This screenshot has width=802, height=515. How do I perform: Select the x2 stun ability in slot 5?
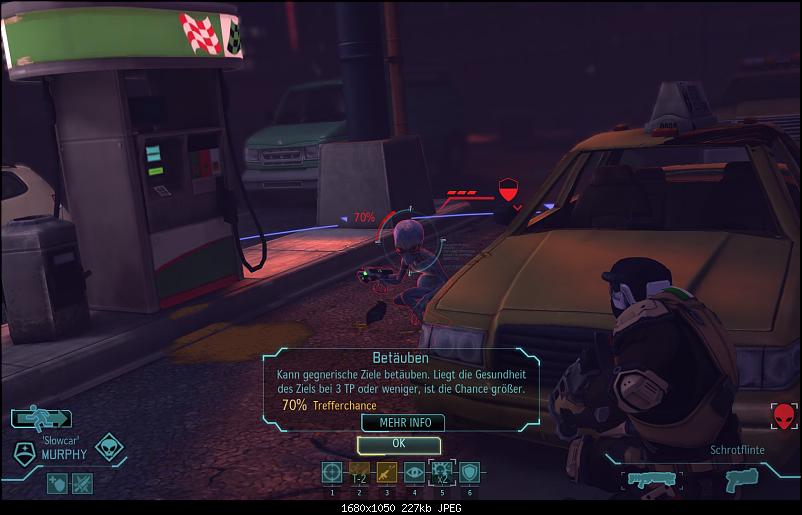441,473
